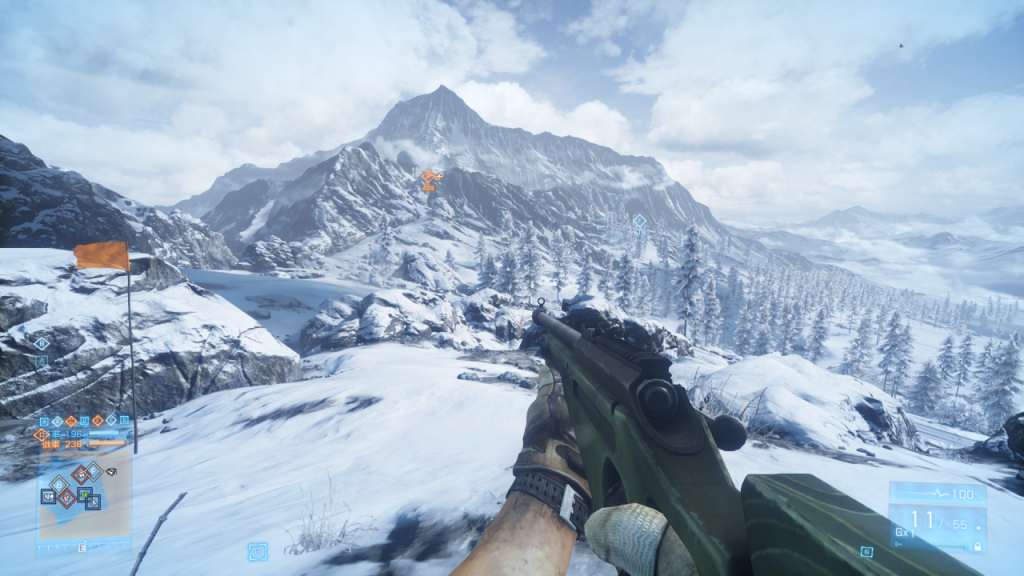Click the blue F objective marker above the forest
This screenshot has height=576, width=1024.
(x=639, y=221)
